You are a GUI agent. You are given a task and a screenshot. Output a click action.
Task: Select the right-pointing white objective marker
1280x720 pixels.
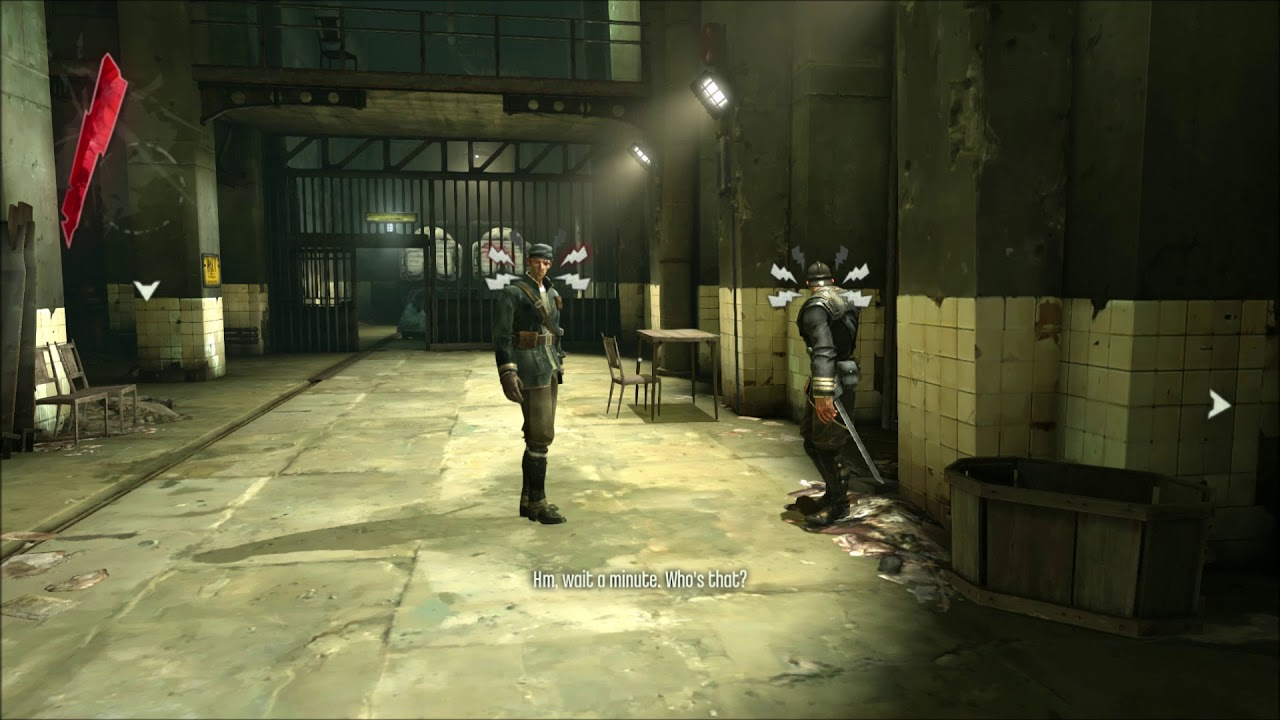pyautogui.click(x=1218, y=404)
